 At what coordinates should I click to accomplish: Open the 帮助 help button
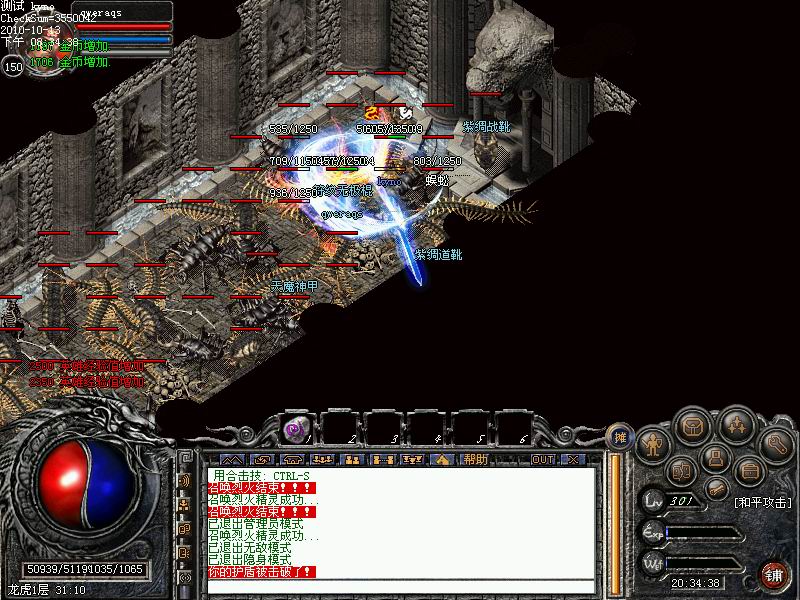coord(476,460)
